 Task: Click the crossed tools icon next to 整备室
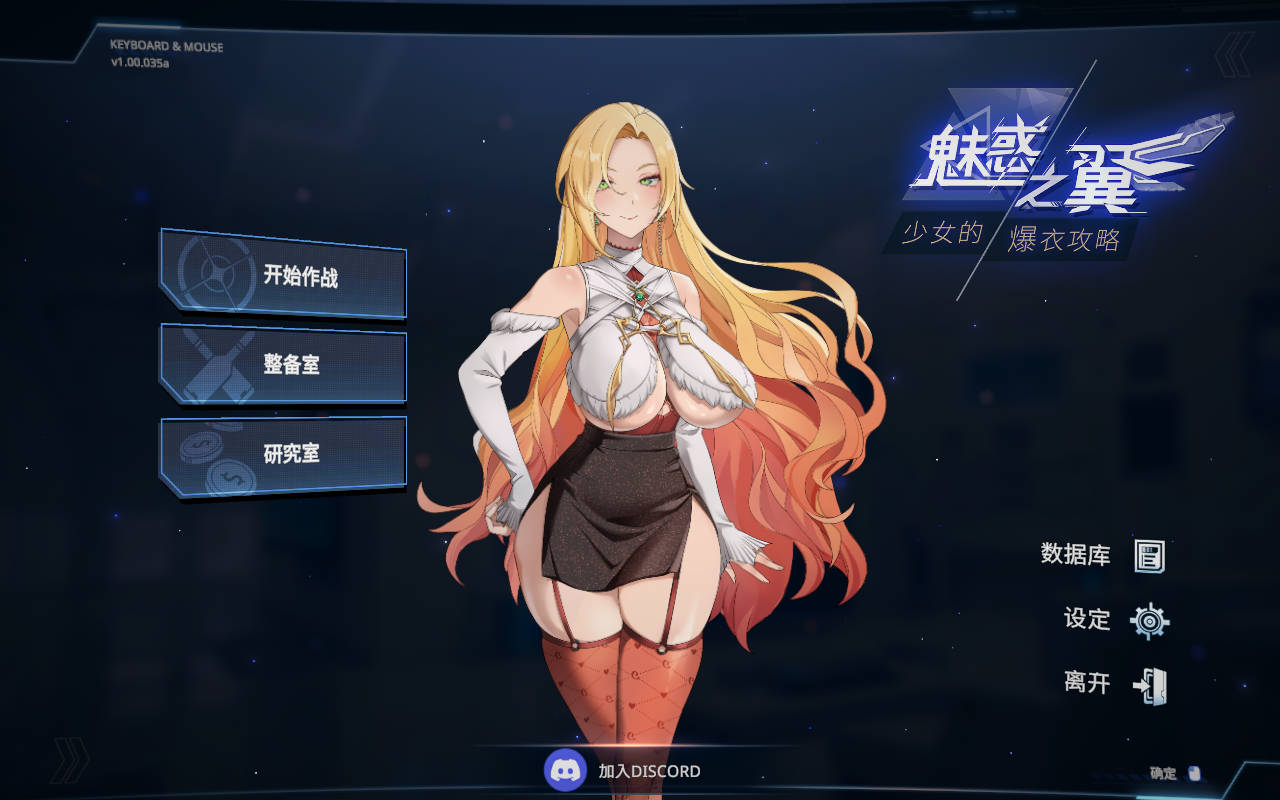pyautogui.click(x=213, y=365)
